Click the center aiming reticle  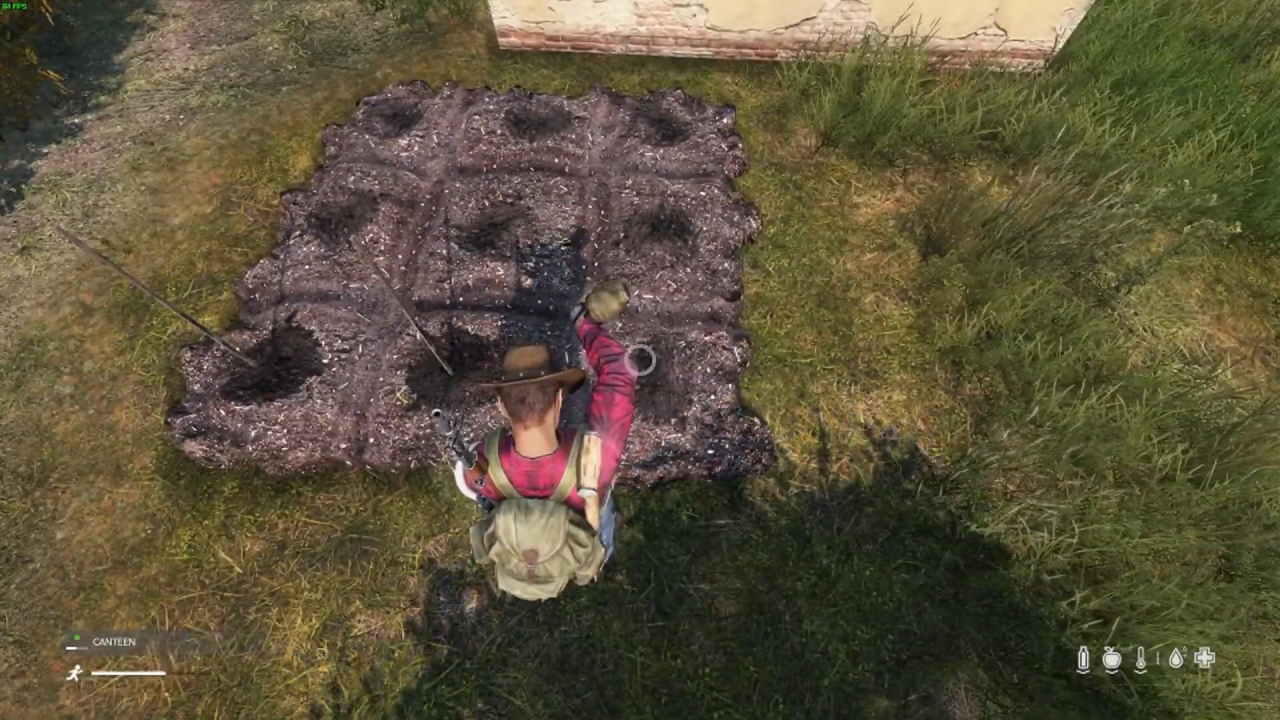click(x=640, y=360)
